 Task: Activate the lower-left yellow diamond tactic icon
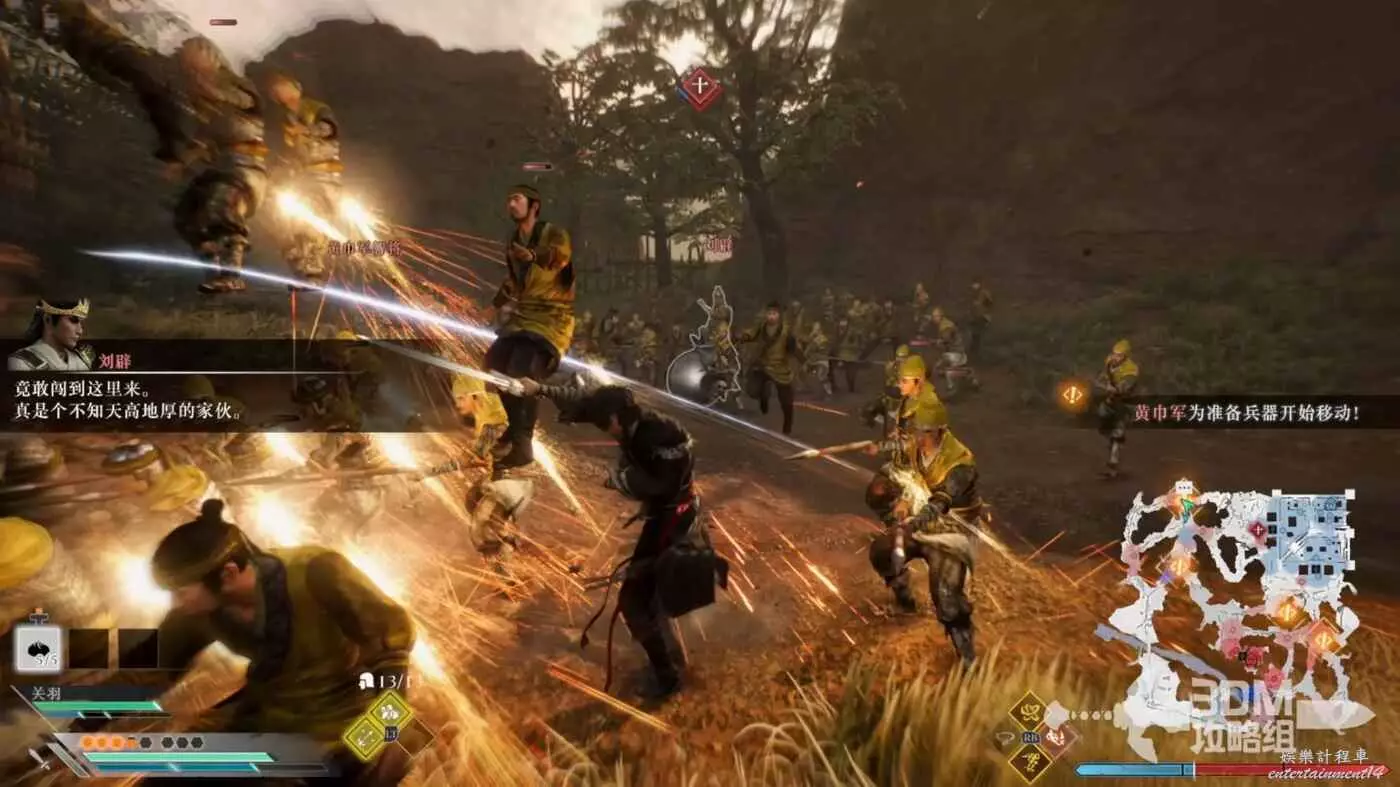coord(364,737)
